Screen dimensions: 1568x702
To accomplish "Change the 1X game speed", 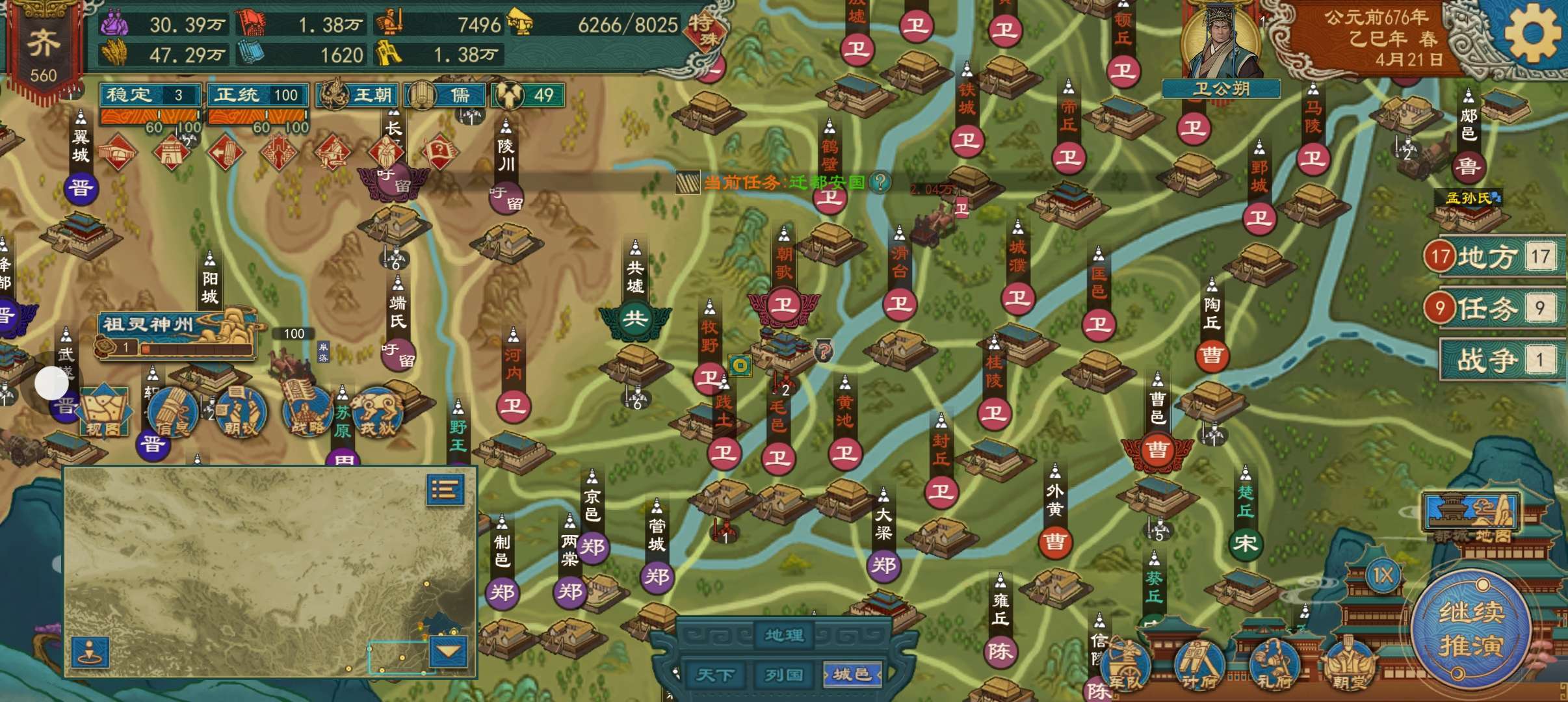I will (1382, 576).
